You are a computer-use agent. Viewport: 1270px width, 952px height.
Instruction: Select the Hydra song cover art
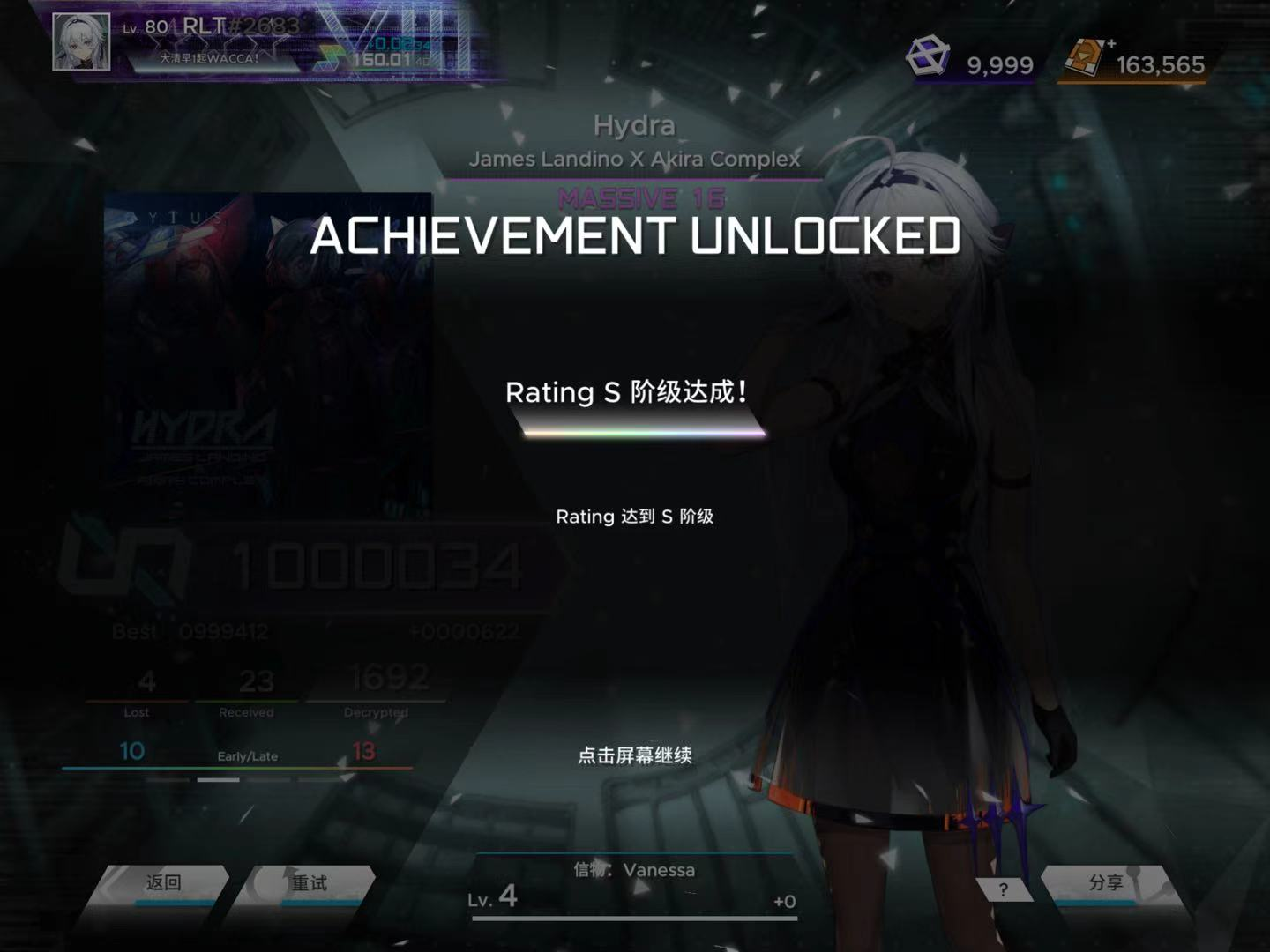267,353
